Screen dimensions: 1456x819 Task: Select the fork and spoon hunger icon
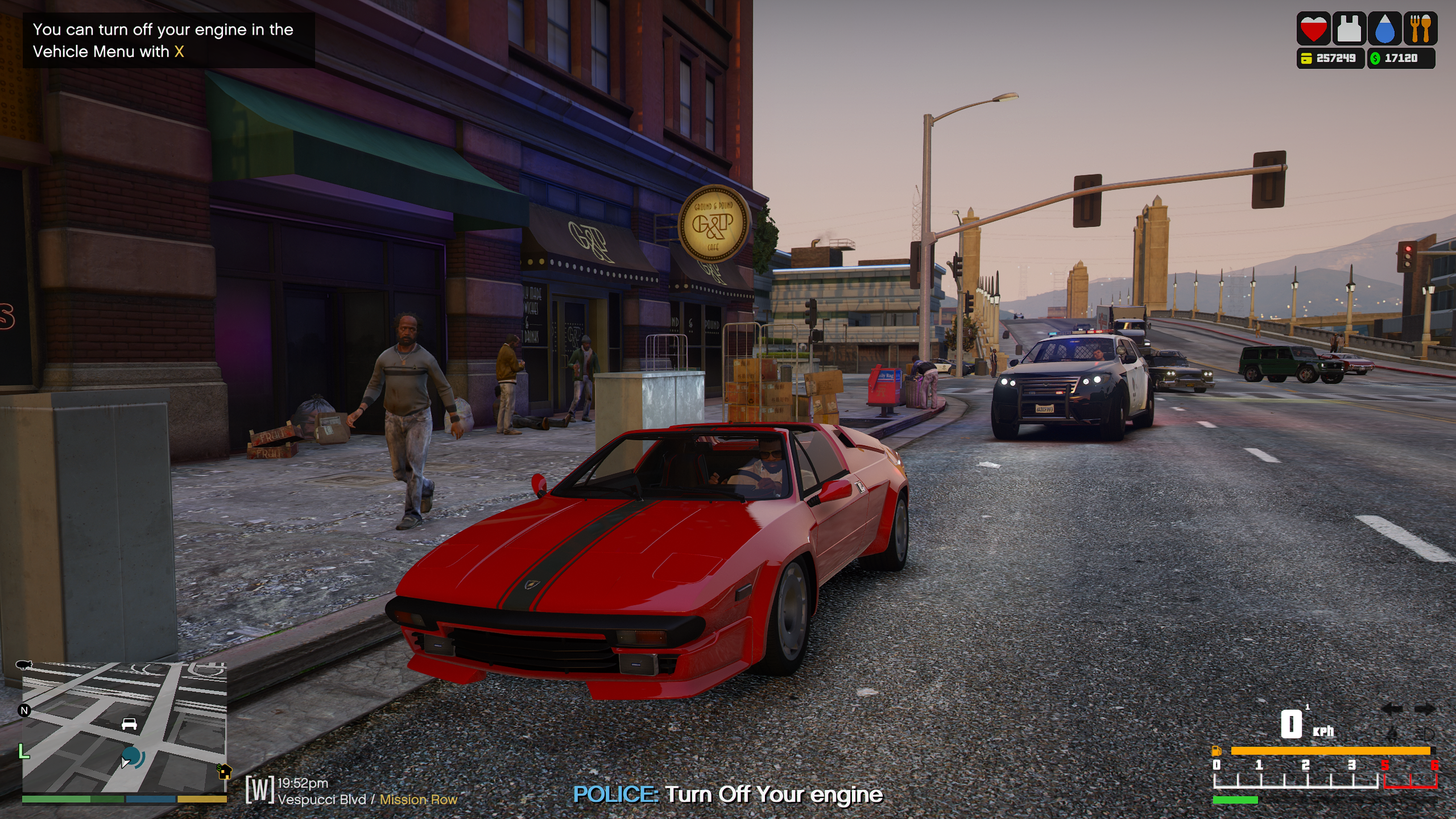1420,29
